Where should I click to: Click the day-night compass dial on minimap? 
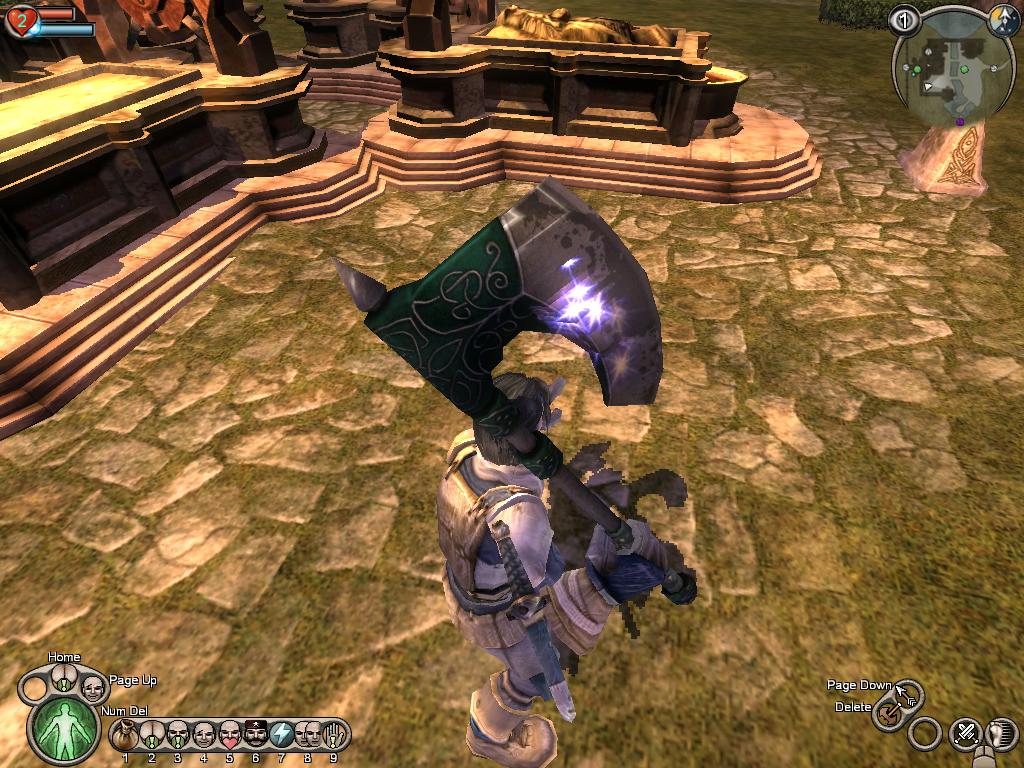tap(1003, 19)
